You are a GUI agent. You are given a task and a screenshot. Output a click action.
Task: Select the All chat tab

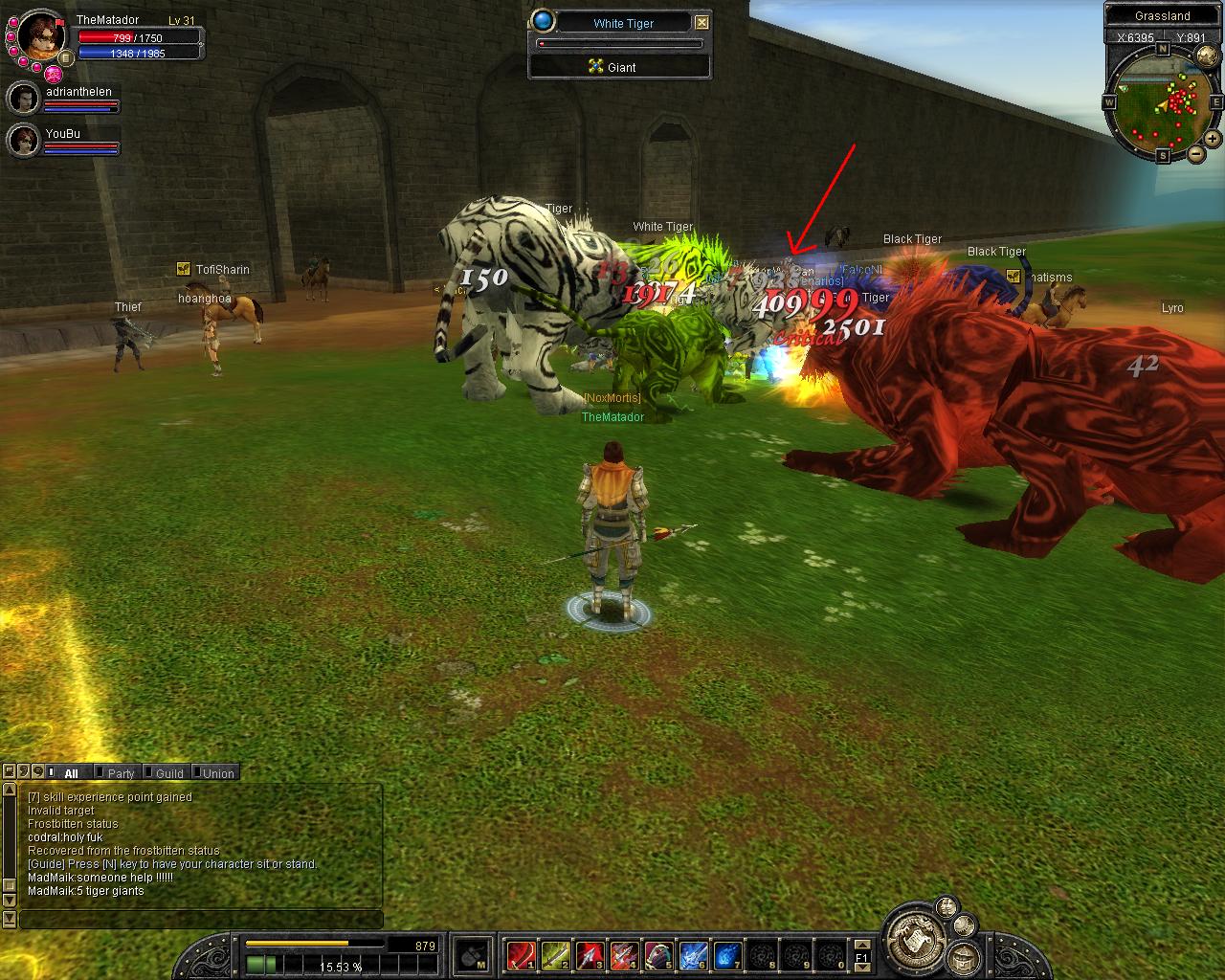71,773
